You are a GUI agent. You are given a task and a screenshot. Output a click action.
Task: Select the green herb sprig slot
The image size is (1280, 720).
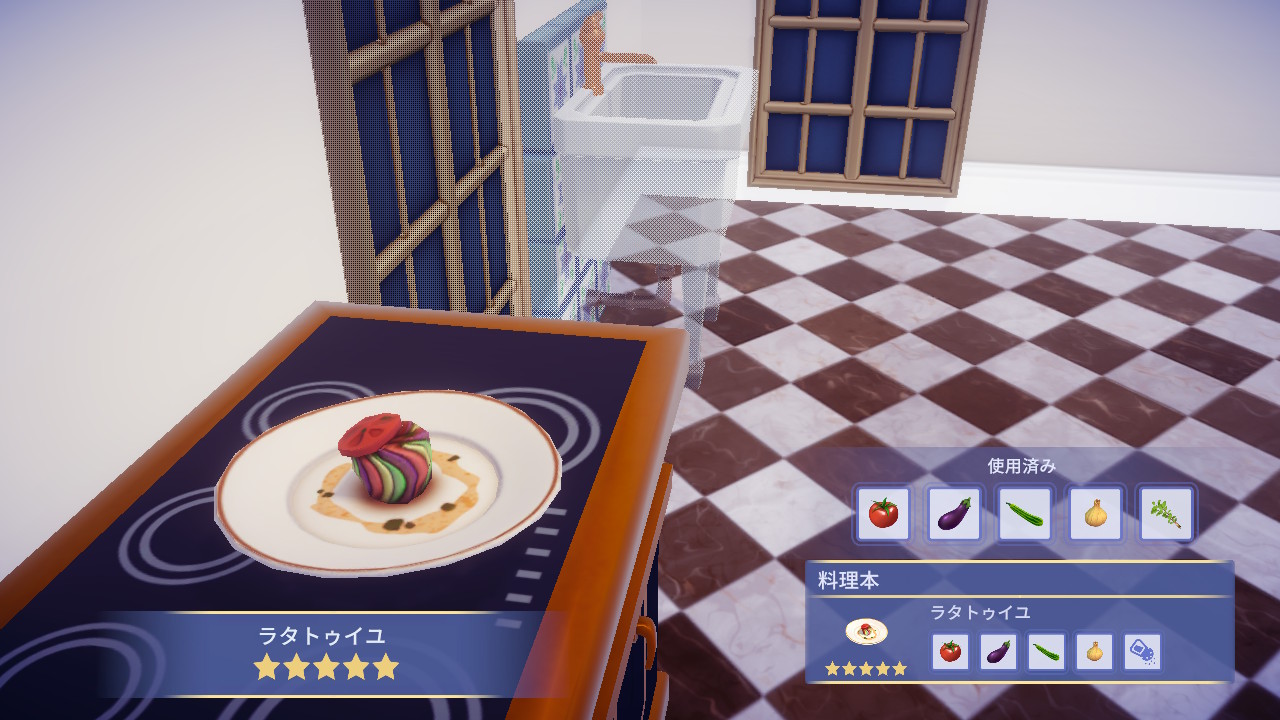click(1166, 514)
